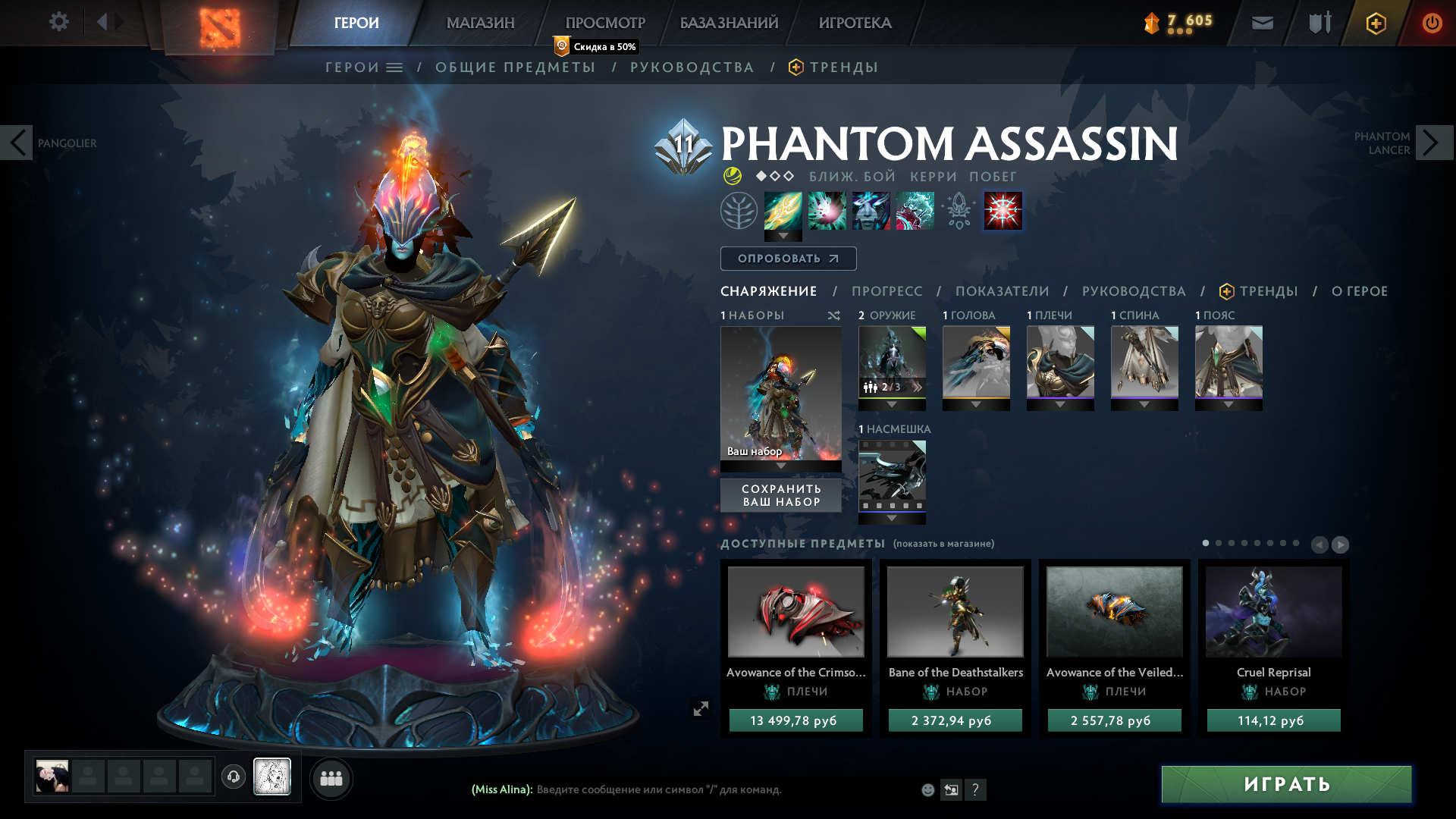The image size is (1456, 819).
Task: Select the Stifling Dagger ability icon
Action: [783, 211]
